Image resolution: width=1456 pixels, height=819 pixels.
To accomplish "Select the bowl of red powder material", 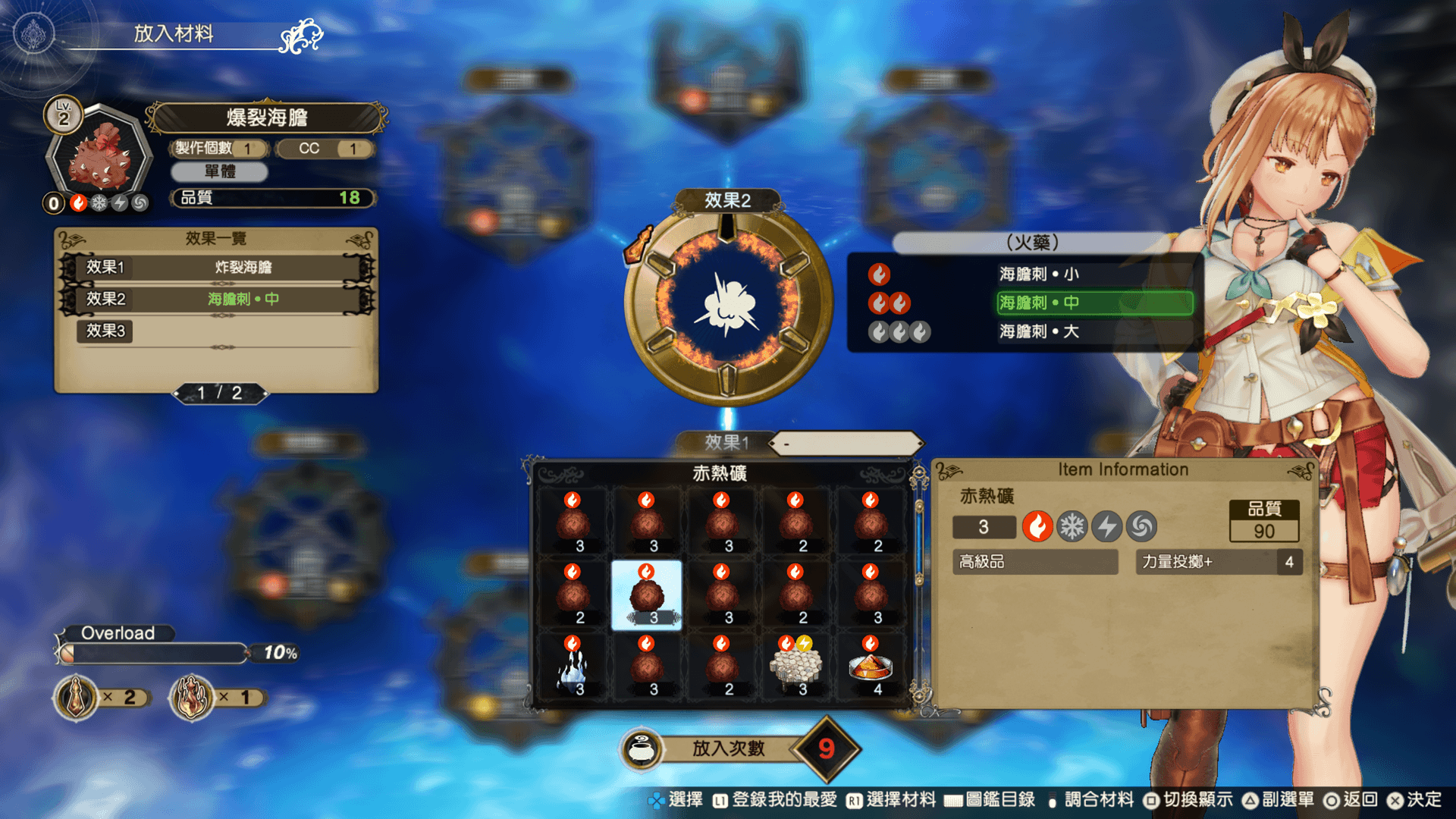I will (x=870, y=667).
